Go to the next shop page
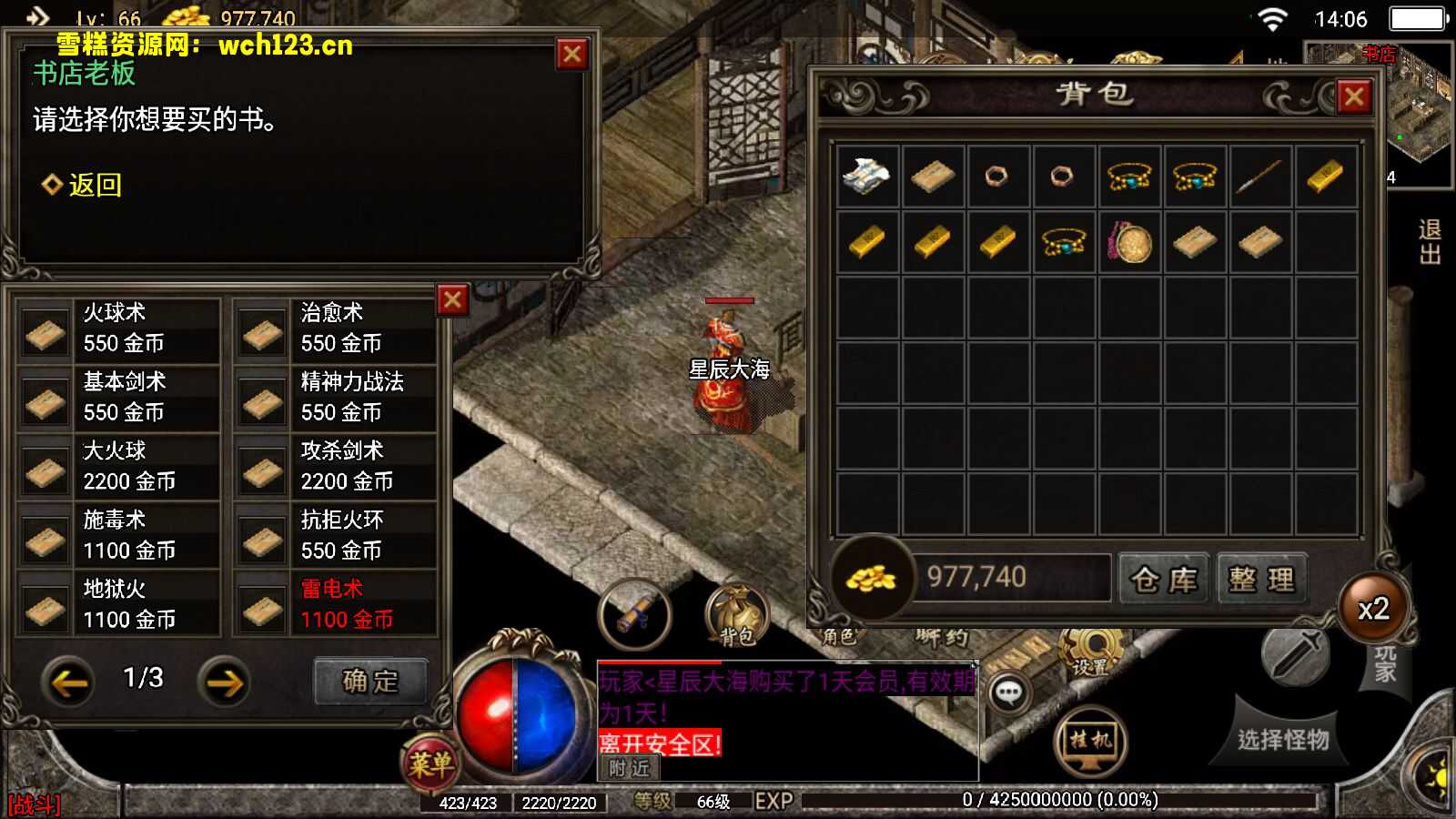This screenshot has width=1456, height=819. coord(224,682)
